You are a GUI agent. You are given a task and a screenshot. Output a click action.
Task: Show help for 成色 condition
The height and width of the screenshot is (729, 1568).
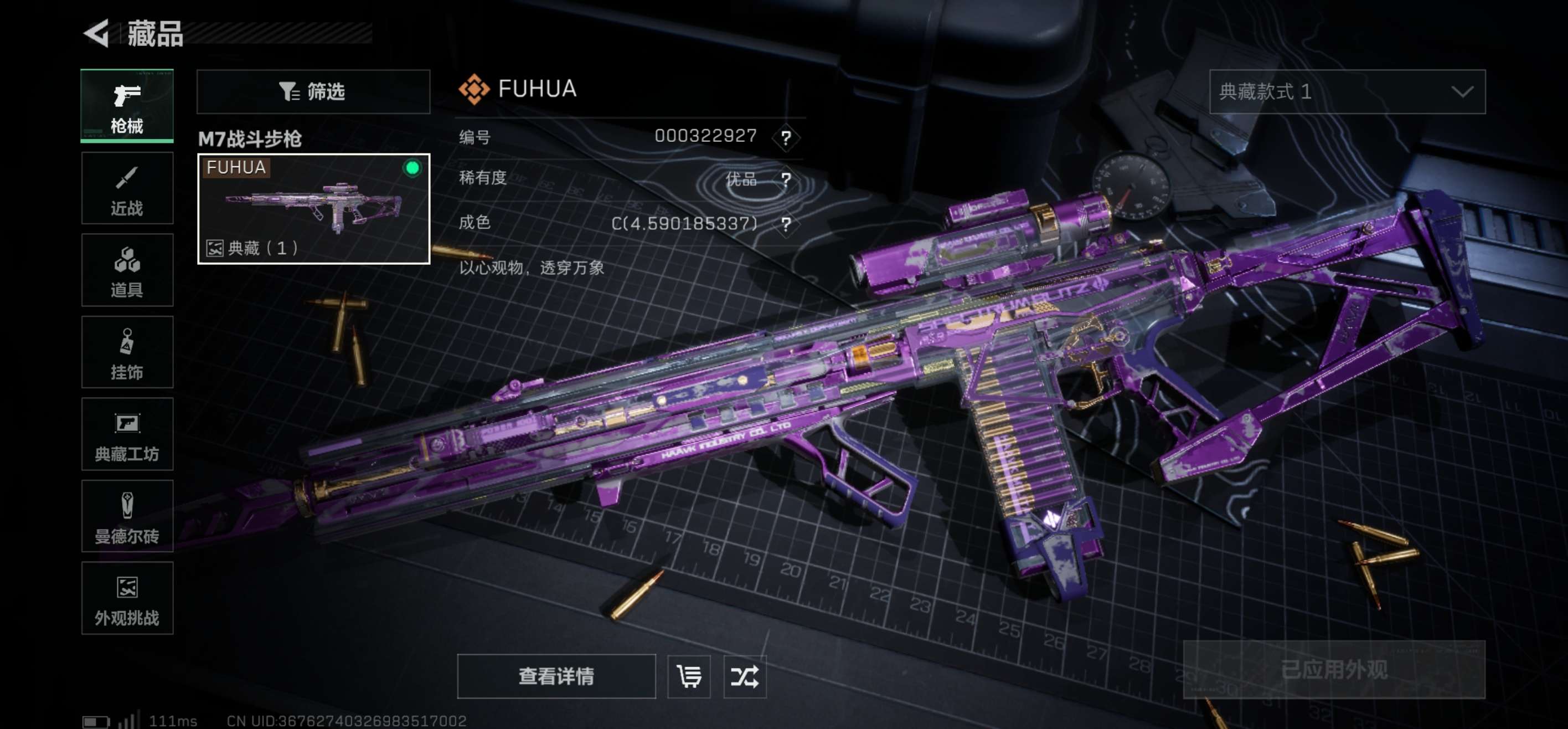point(786,224)
